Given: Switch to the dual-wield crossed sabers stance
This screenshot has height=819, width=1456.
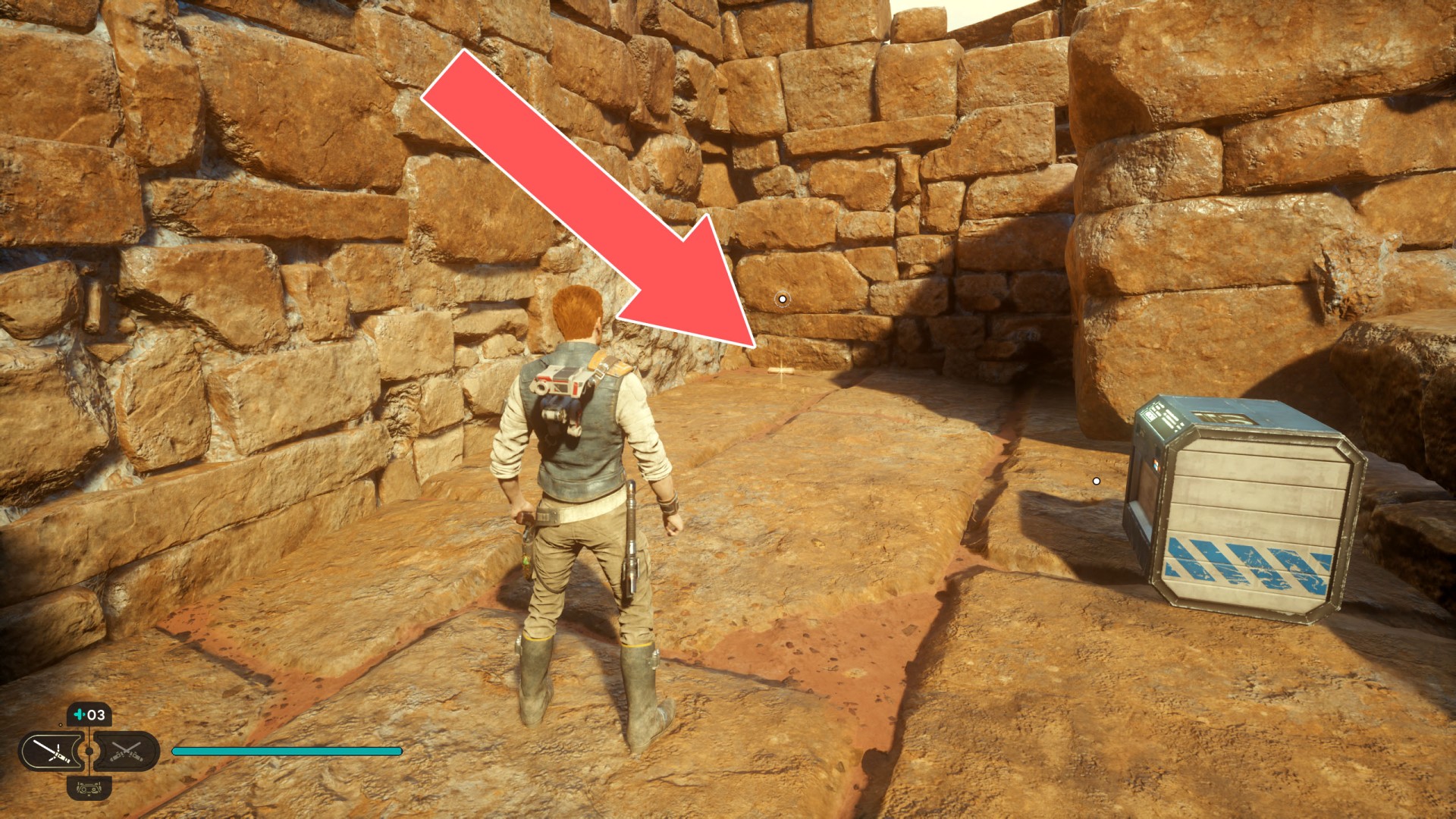Looking at the screenshot, I should (126, 752).
